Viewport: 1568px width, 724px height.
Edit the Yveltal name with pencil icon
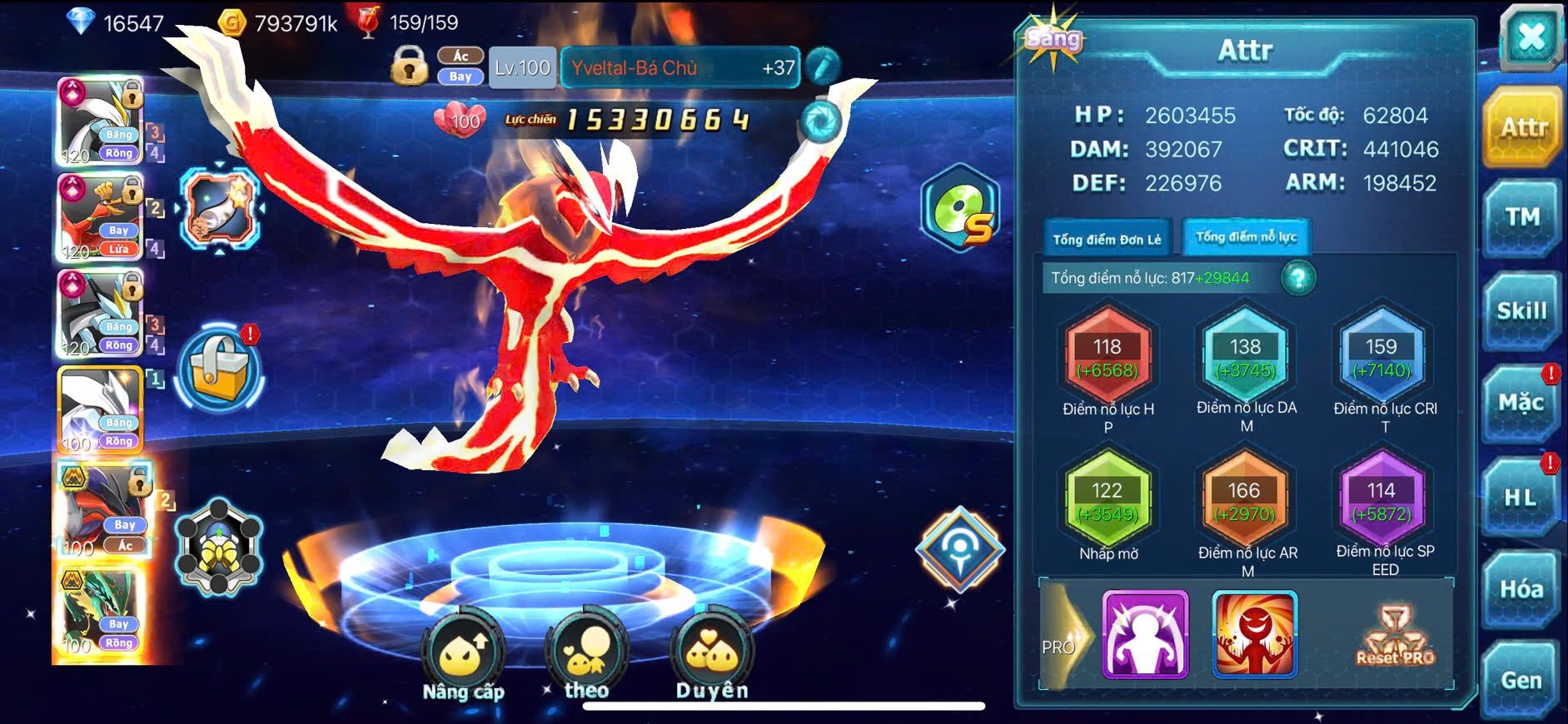822,67
